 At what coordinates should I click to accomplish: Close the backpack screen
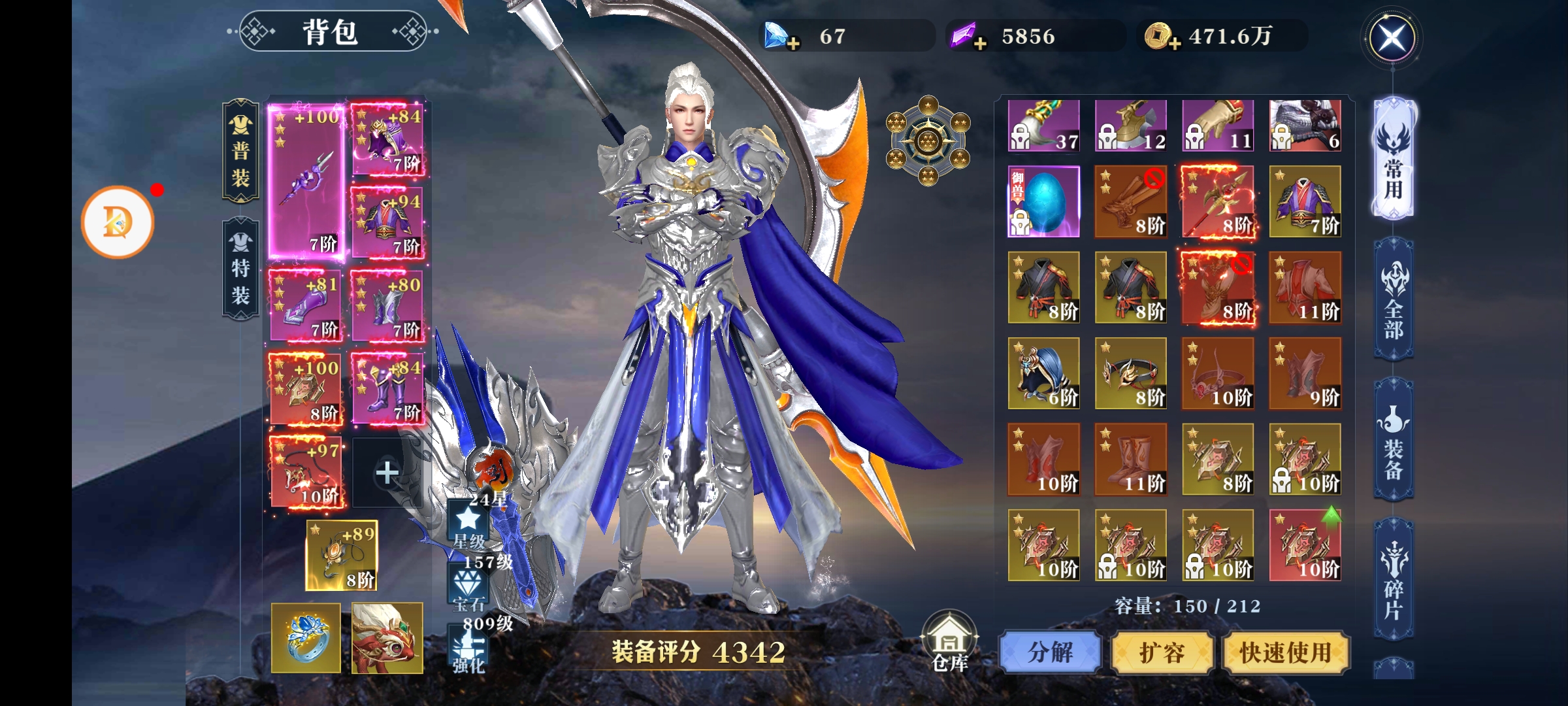pyautogui.click(x=1392, y=38)
